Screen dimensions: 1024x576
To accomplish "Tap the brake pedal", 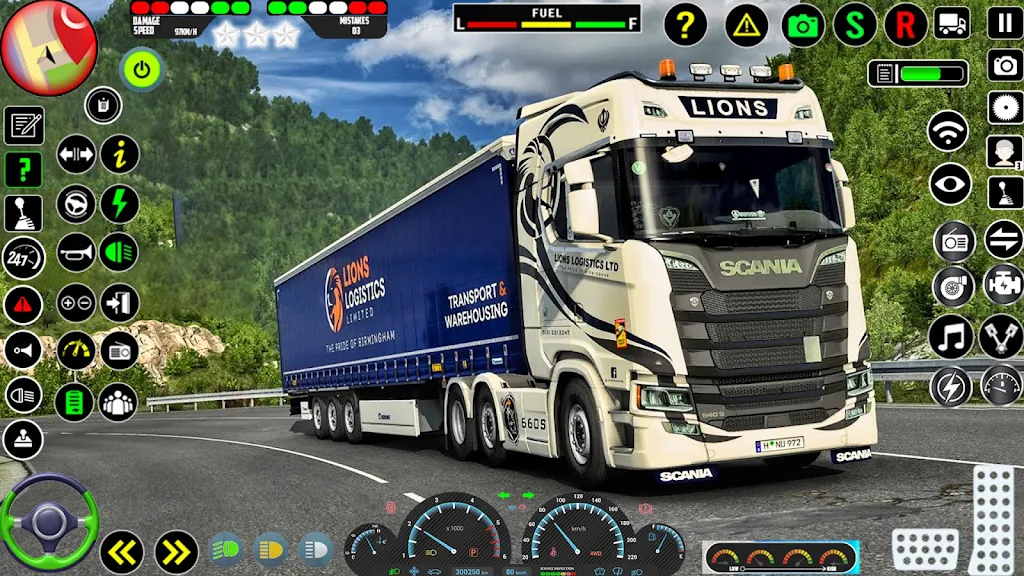I will [x=924, y=549].
